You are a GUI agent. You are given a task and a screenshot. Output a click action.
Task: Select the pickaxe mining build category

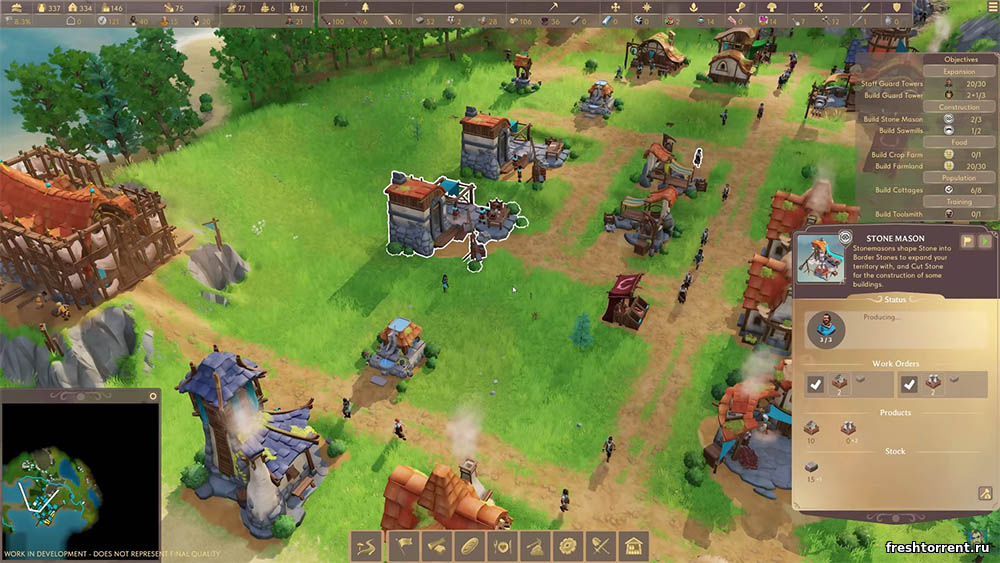pos(536,546)
